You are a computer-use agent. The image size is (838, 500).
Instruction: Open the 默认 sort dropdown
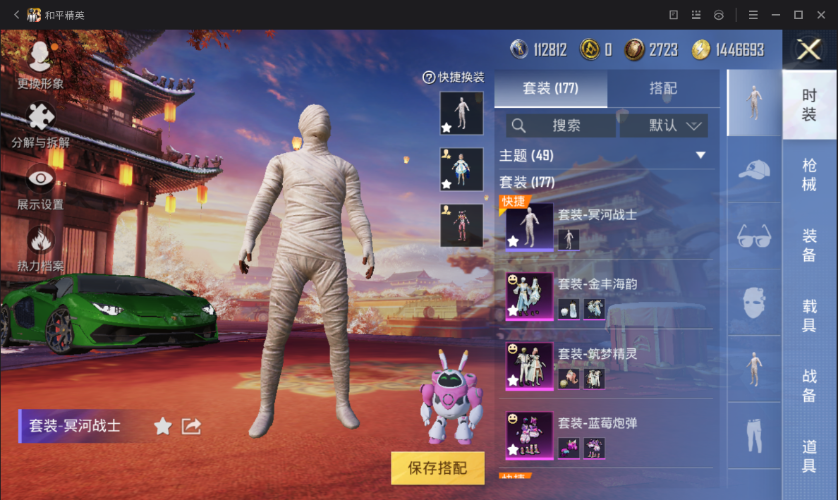click(x=664, y=125)
